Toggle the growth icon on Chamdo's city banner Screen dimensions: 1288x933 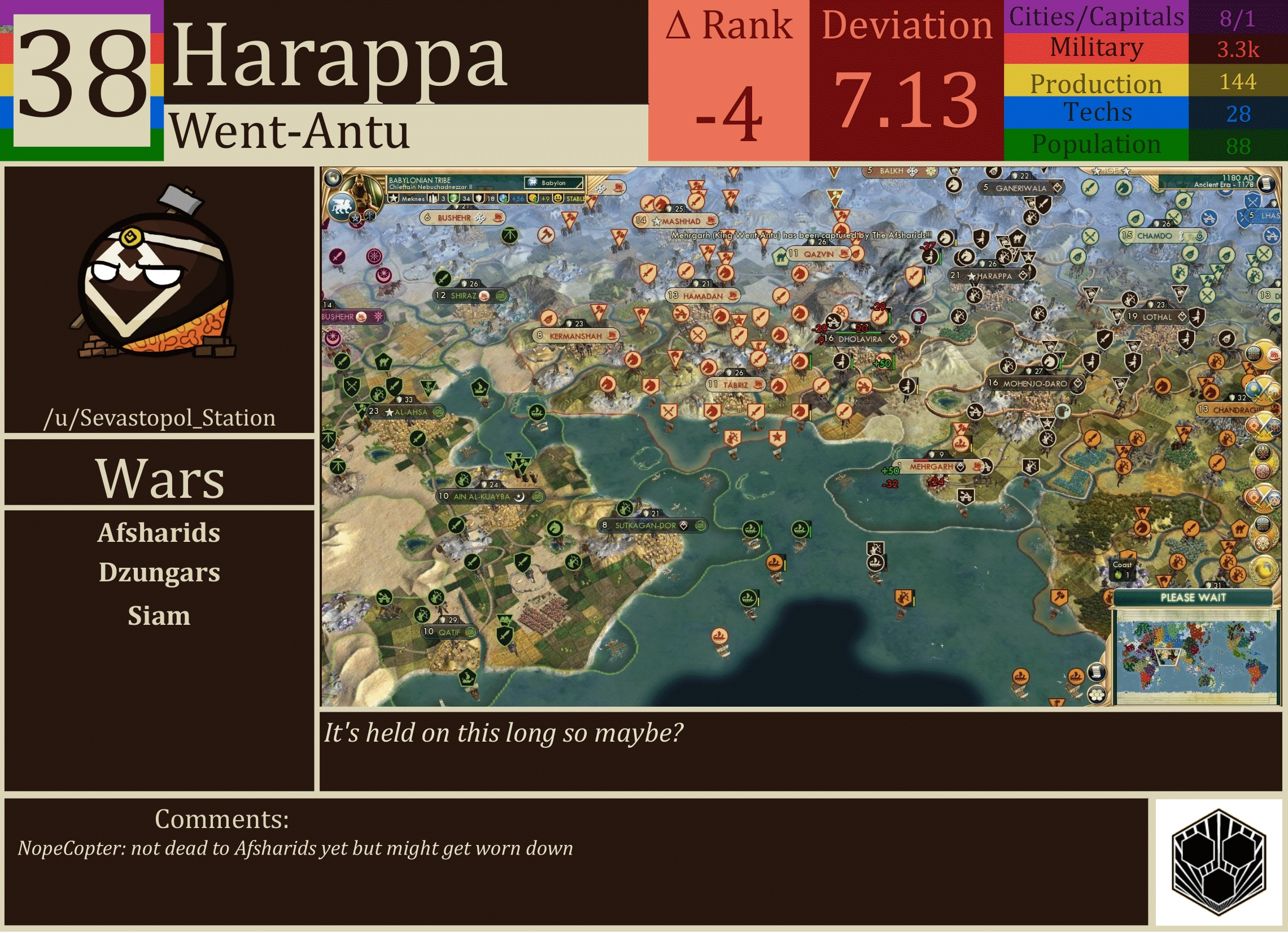click(1199, 236)
